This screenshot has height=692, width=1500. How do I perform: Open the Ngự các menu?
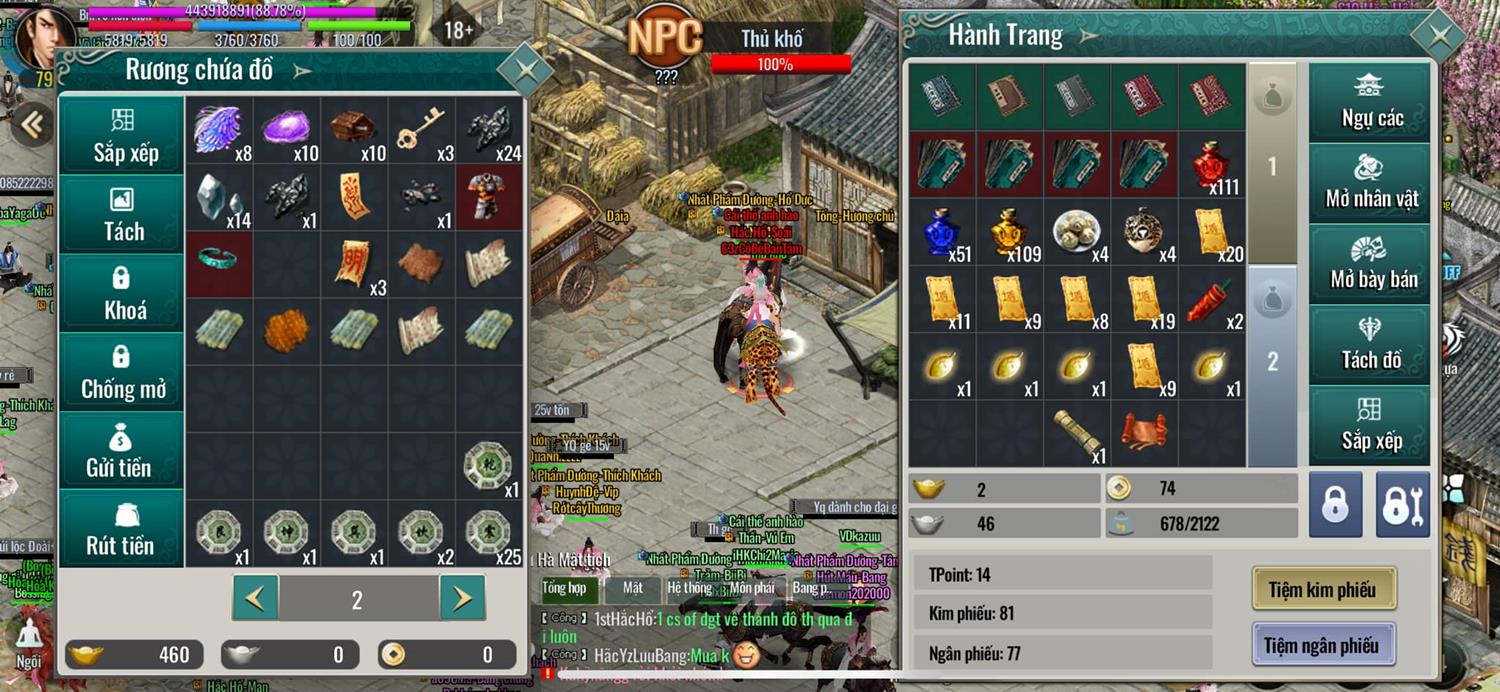(x=1371, y=102)
